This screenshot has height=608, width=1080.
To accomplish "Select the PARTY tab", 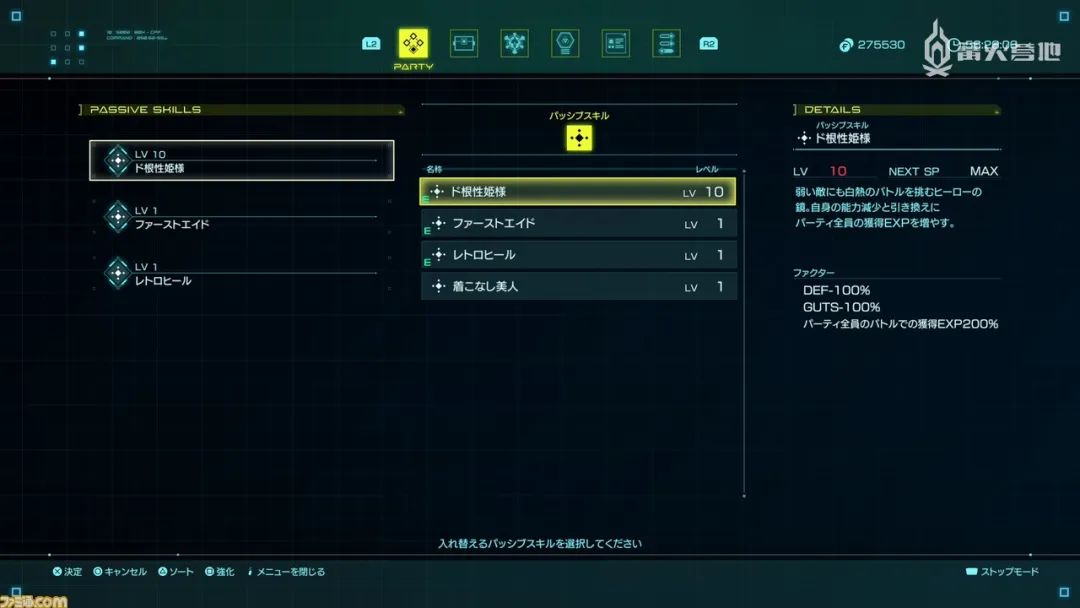I will click(x=413, y=44).
